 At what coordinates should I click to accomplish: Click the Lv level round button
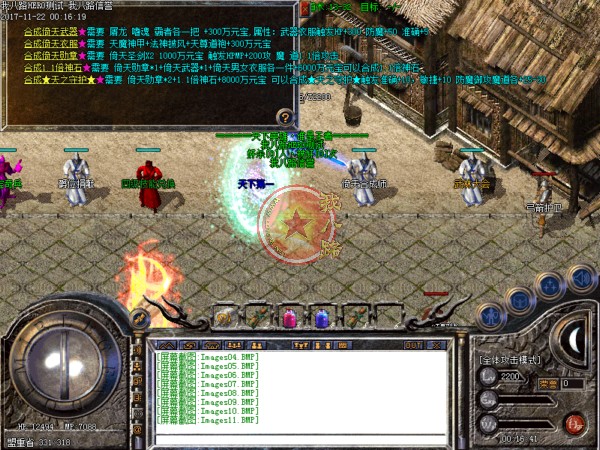(x=488, y=376)
